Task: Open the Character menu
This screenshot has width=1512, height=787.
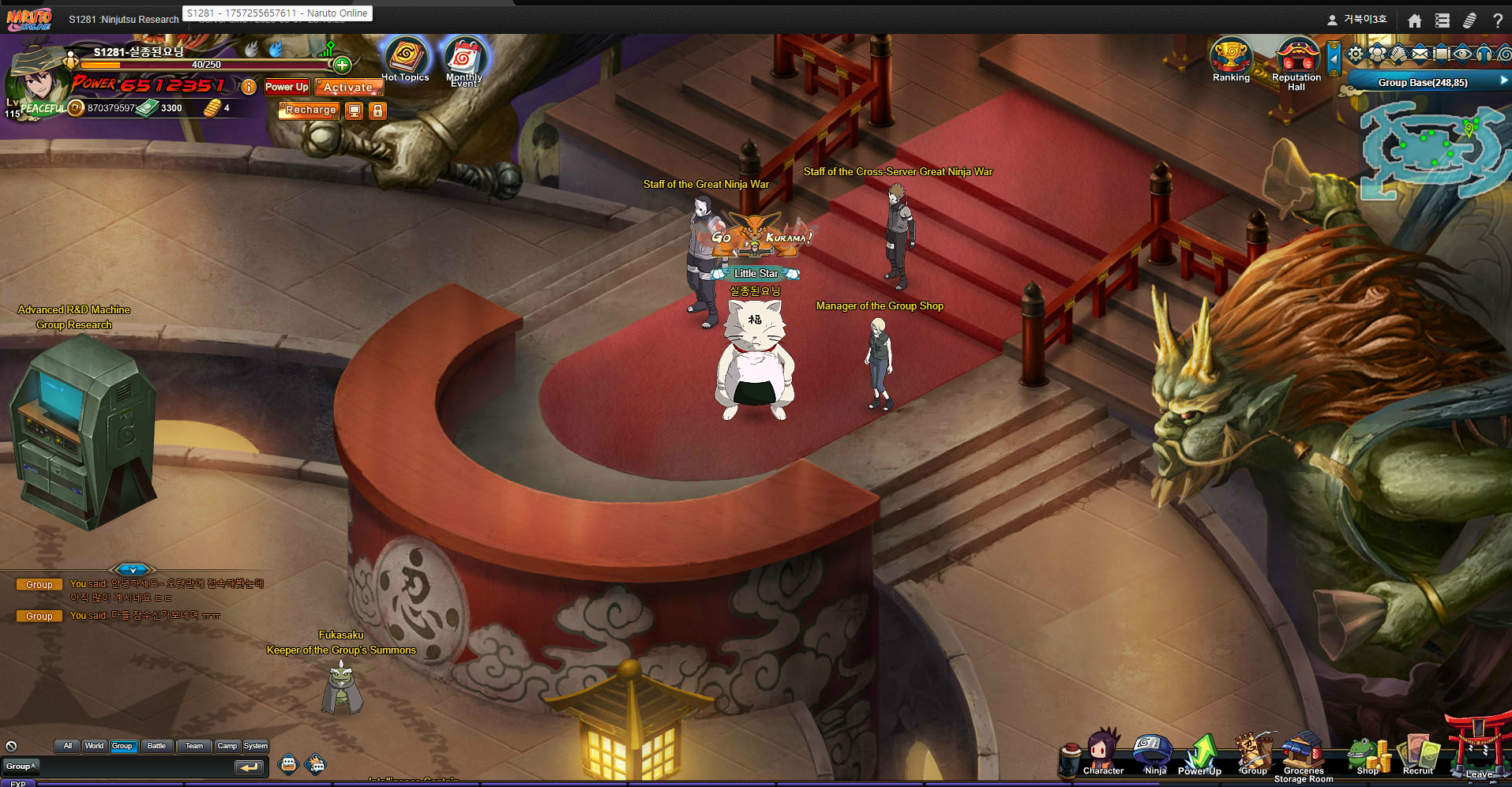Action: (1102, 754)
